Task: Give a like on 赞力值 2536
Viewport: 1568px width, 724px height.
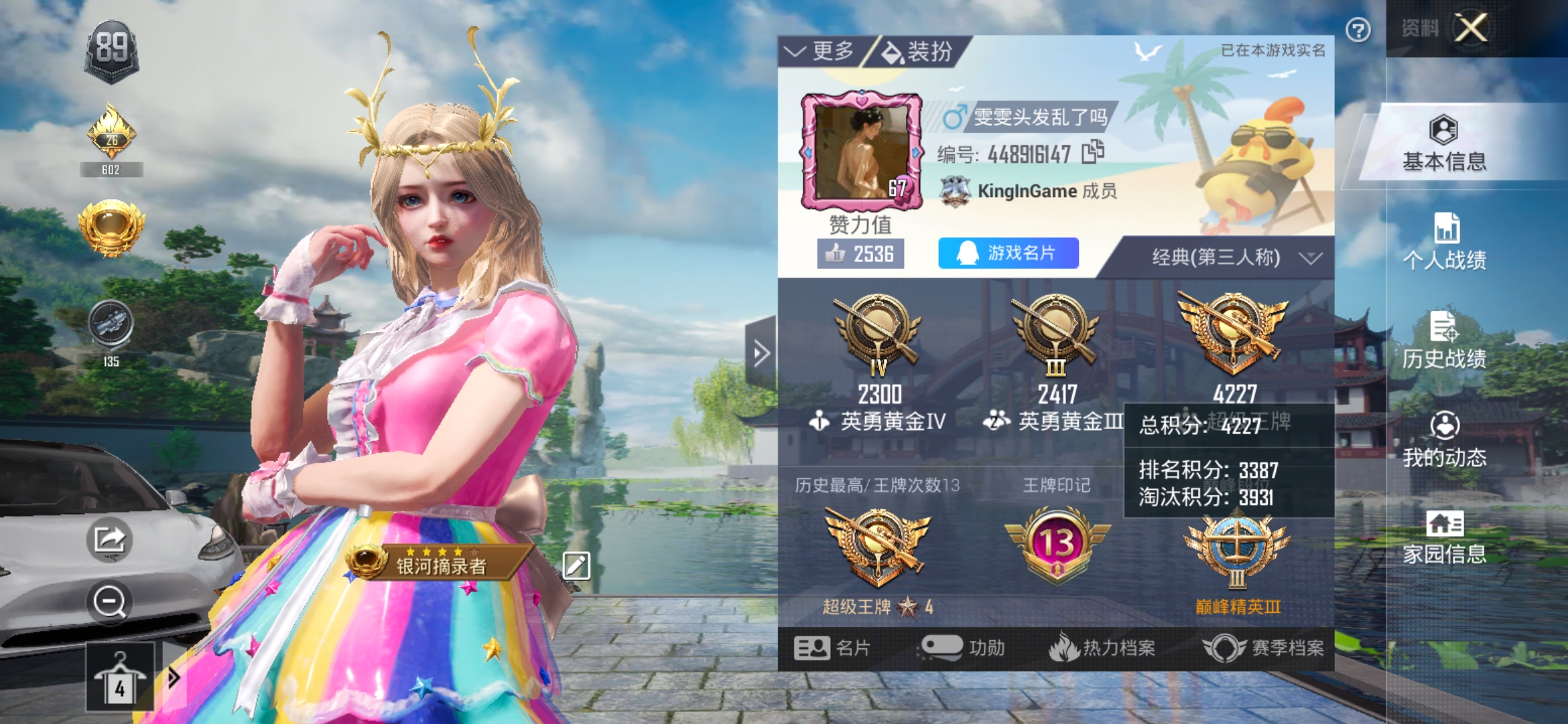Action: pyautogui.click(x=860, y=254)
